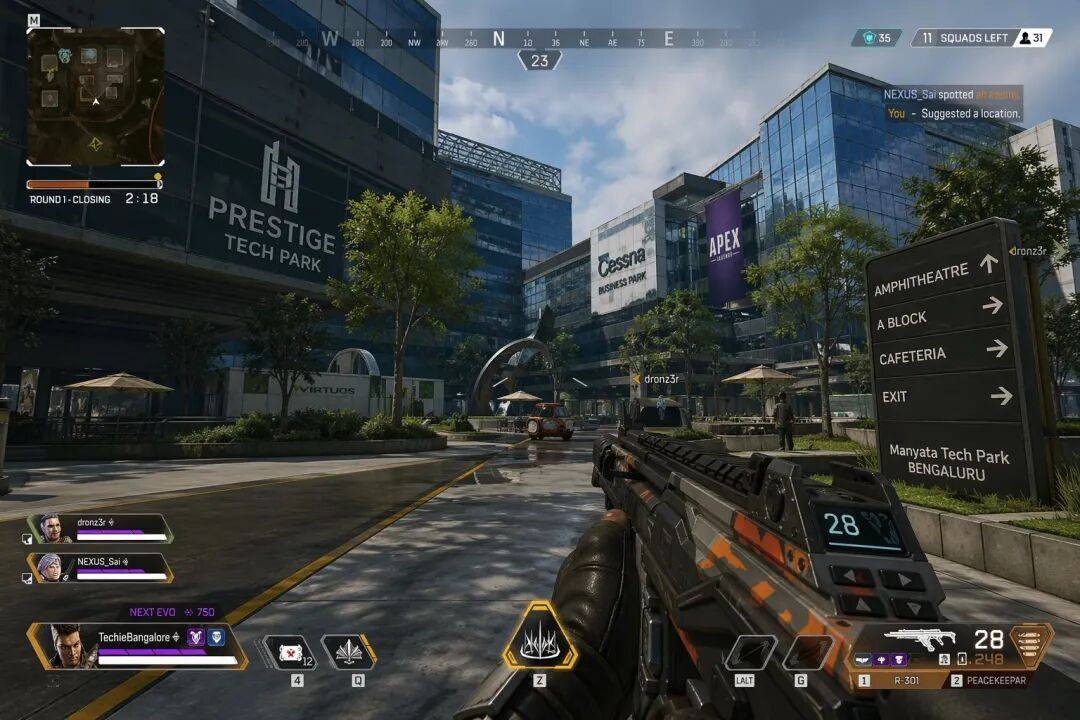Select the LALT empty item slot
The image size is (1080, 720).
click(750, 652)
